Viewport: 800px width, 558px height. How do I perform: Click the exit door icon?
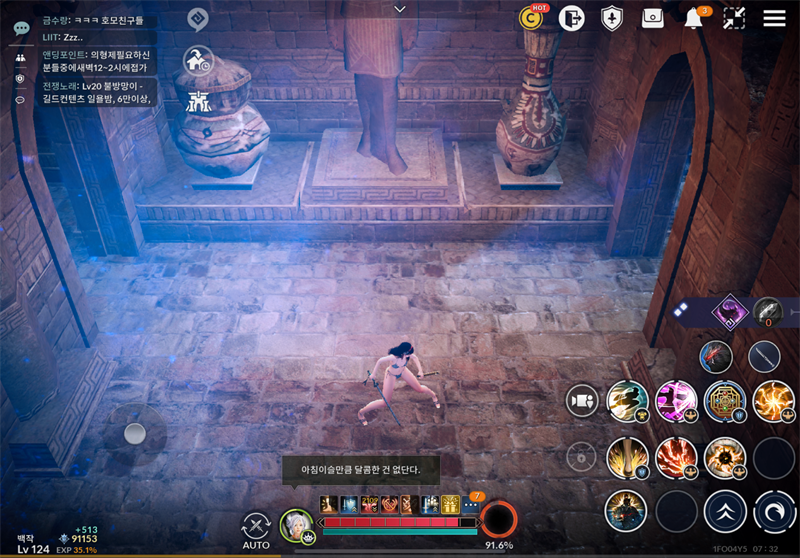[572, 18]
